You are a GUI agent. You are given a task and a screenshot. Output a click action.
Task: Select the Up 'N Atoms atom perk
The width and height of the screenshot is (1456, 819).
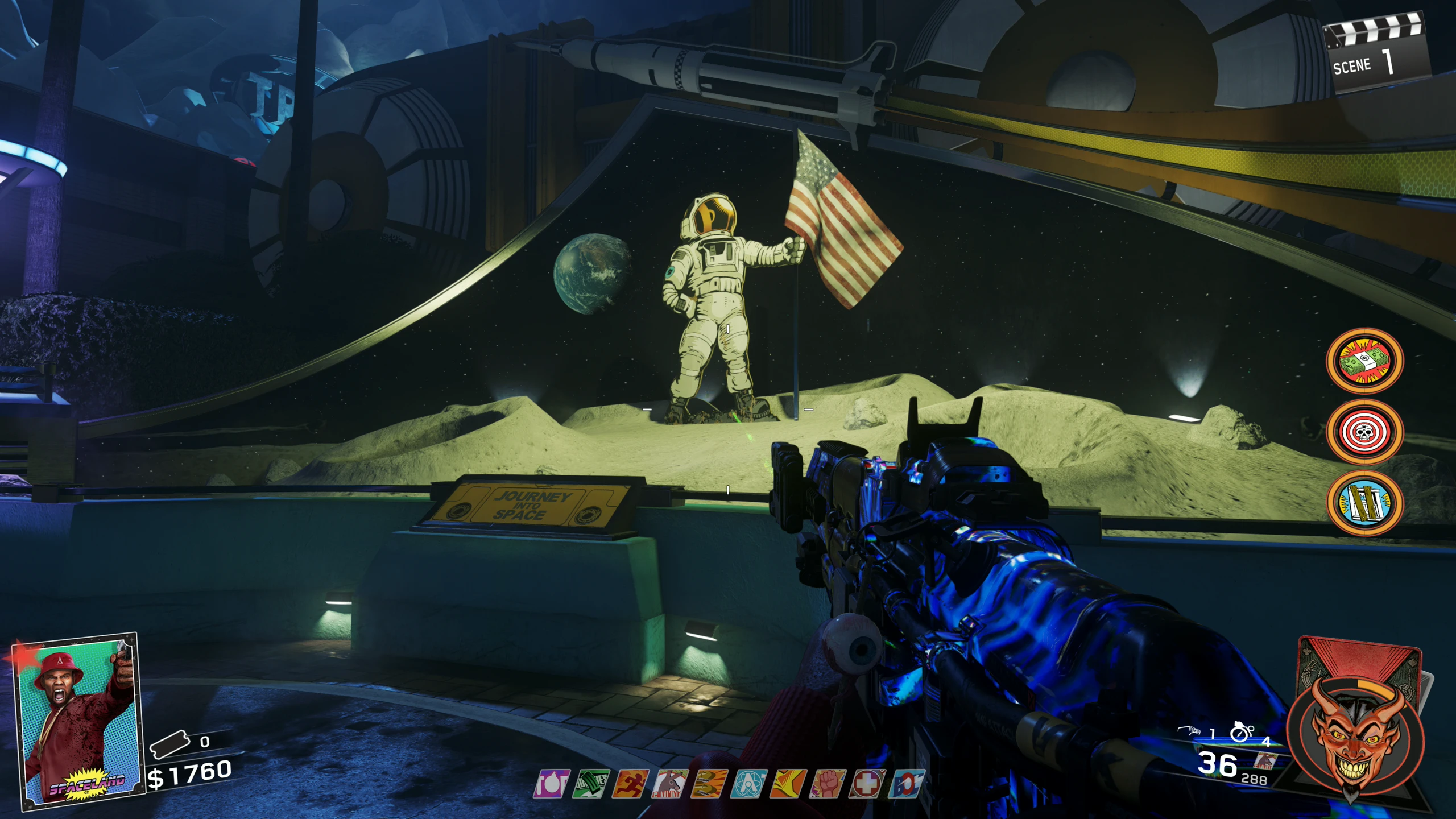click(x=748, y=784)
